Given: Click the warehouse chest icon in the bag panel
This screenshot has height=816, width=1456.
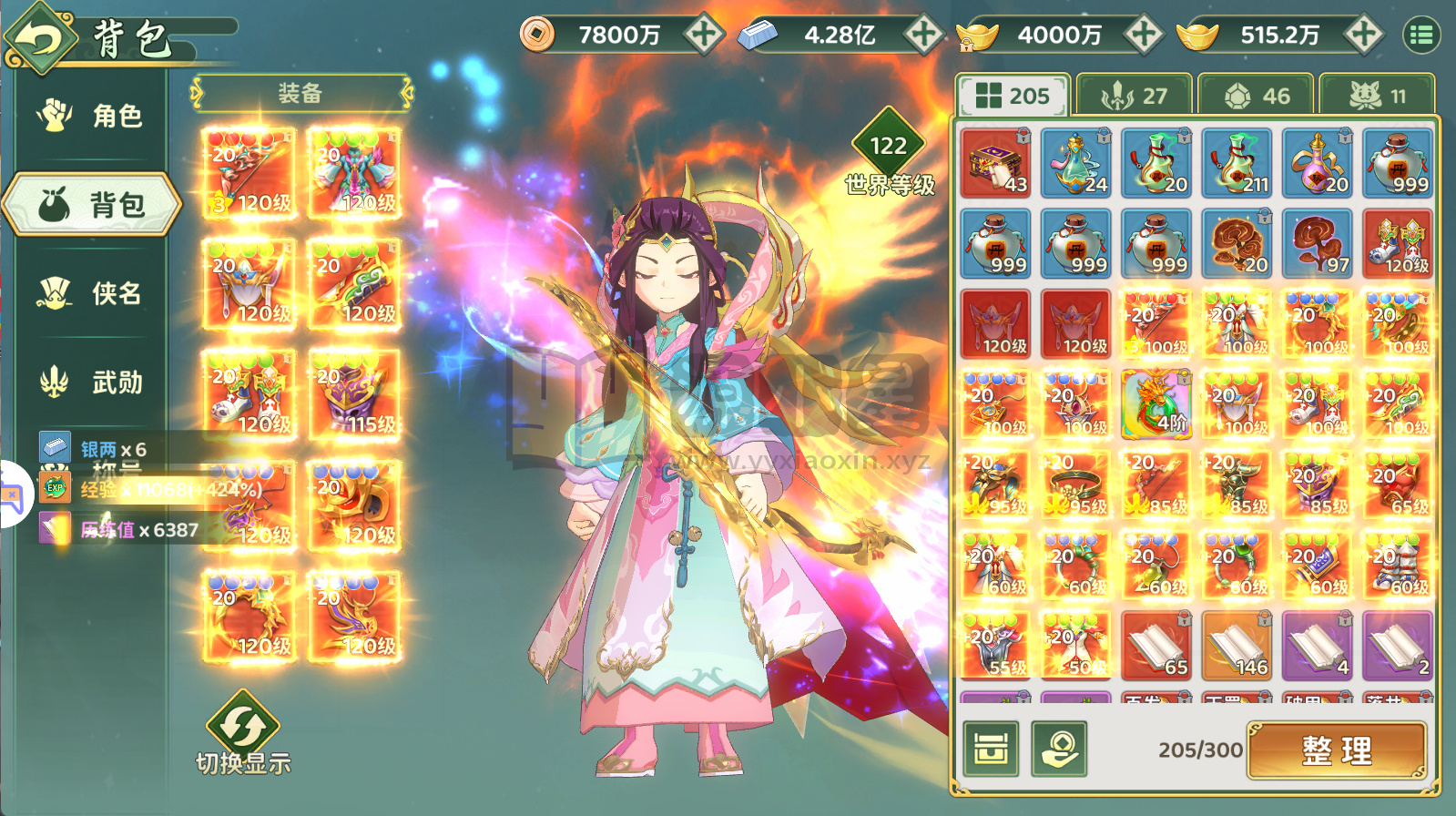Looking at the screenshot, I should (993, 750).
